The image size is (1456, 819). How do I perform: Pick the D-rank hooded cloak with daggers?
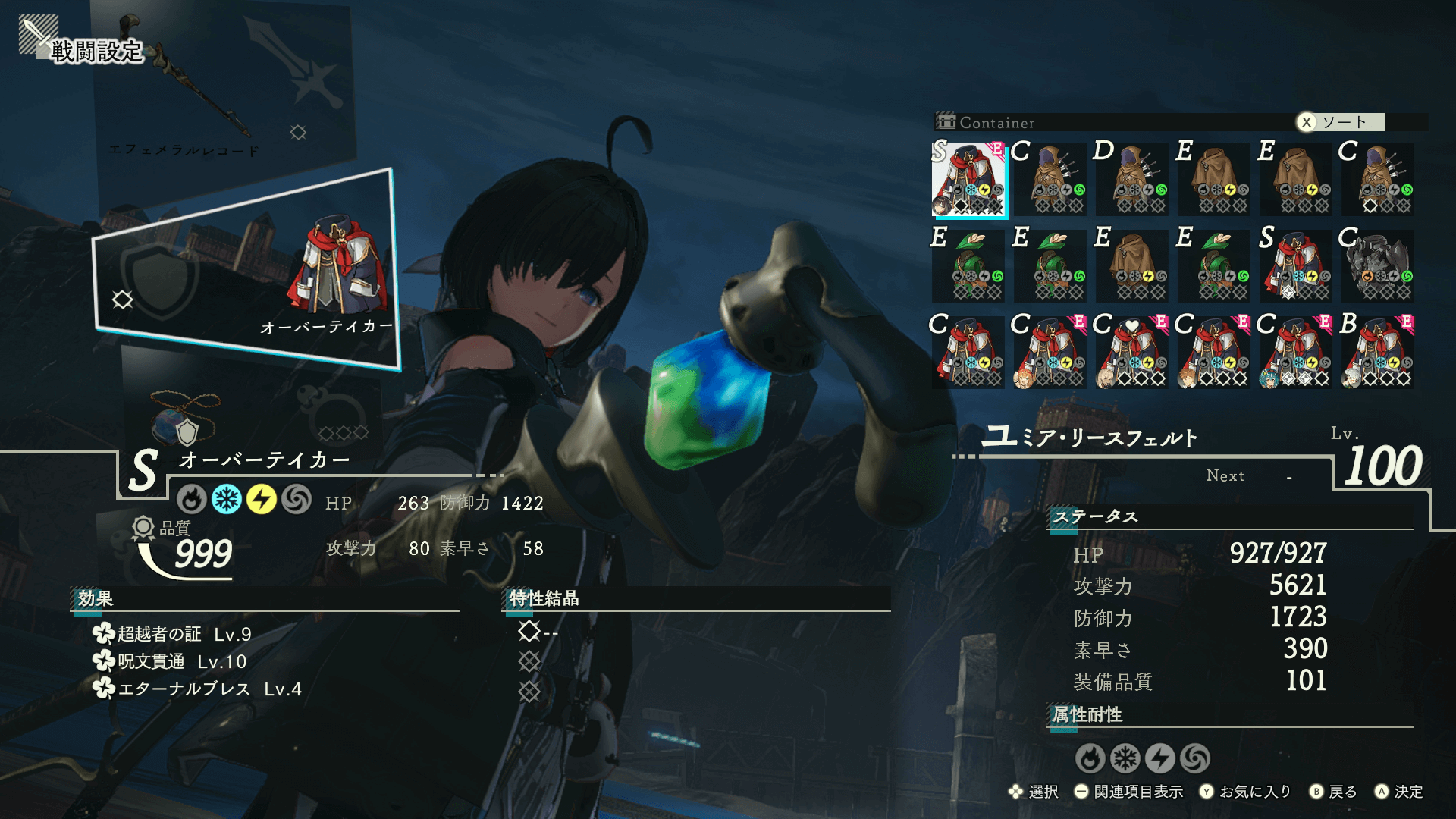1133,180
